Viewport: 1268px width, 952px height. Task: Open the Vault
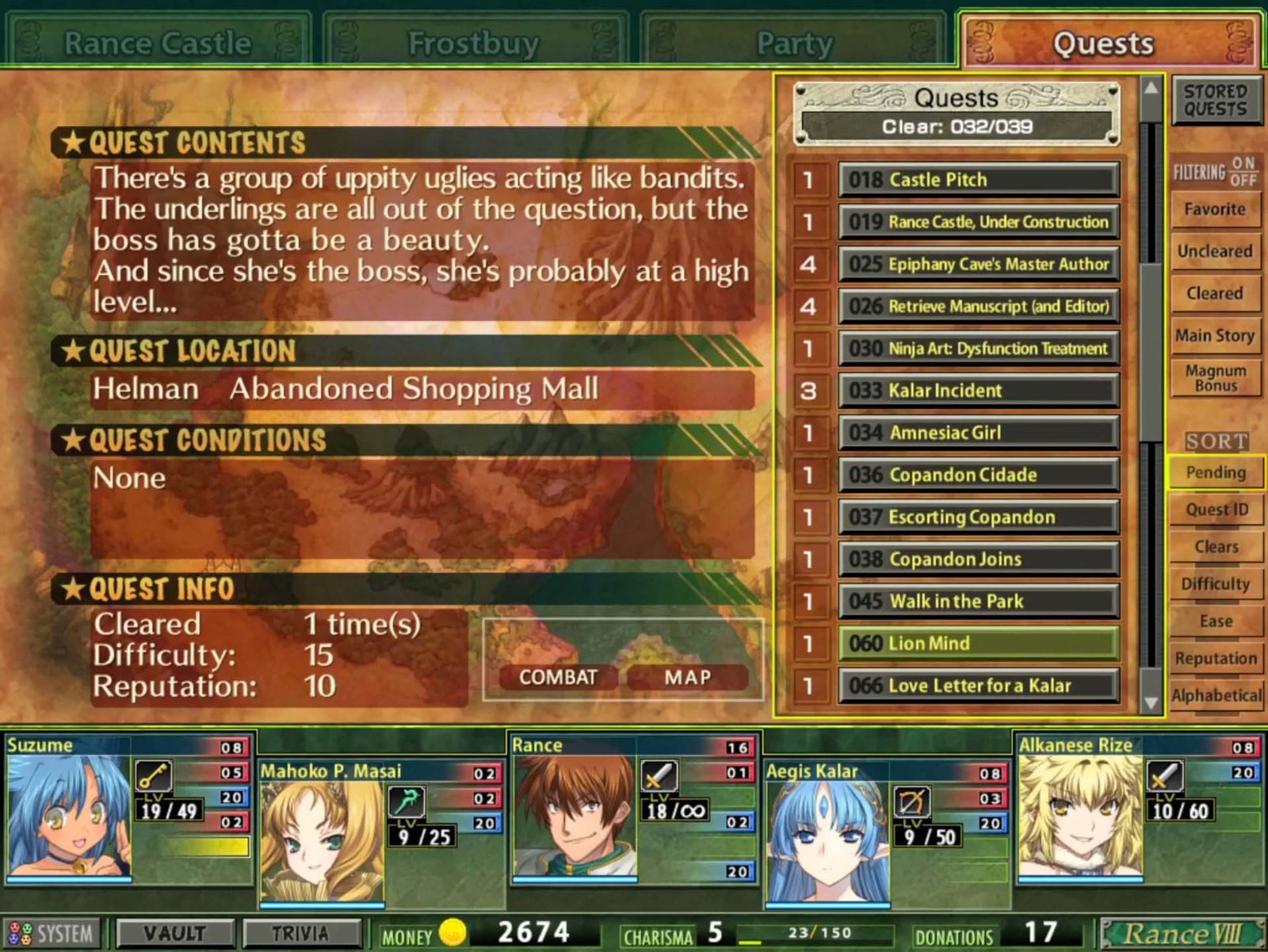(175, 934)
